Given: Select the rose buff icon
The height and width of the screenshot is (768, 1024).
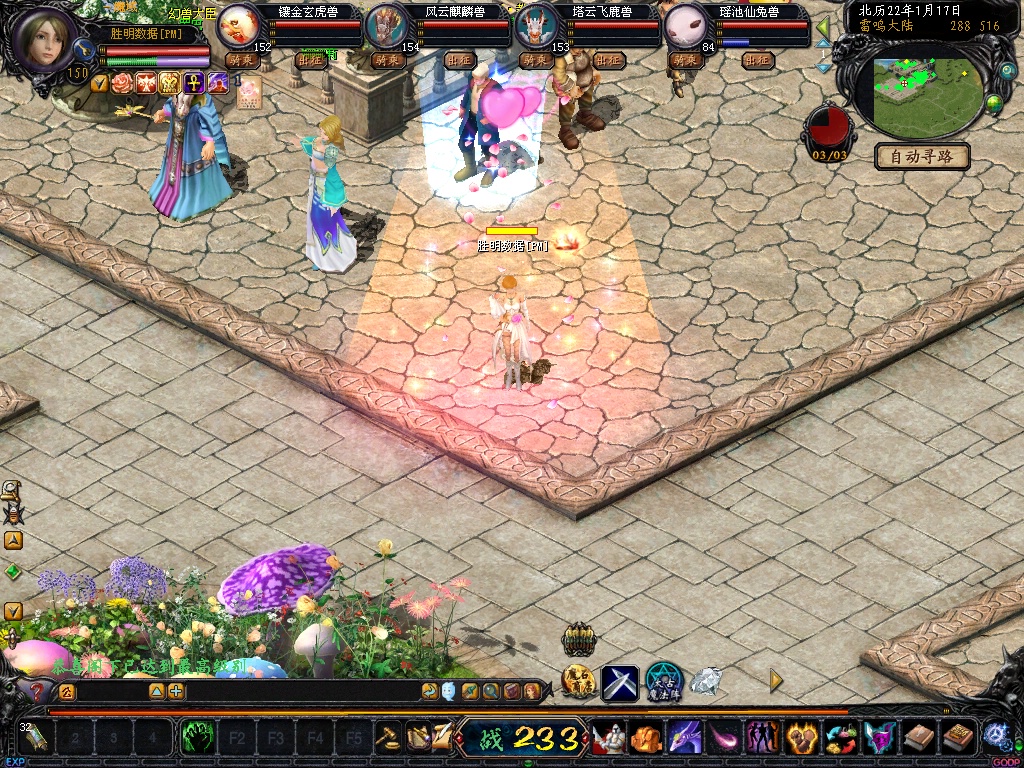Looking at the screenshot, I should pos(123,83).
